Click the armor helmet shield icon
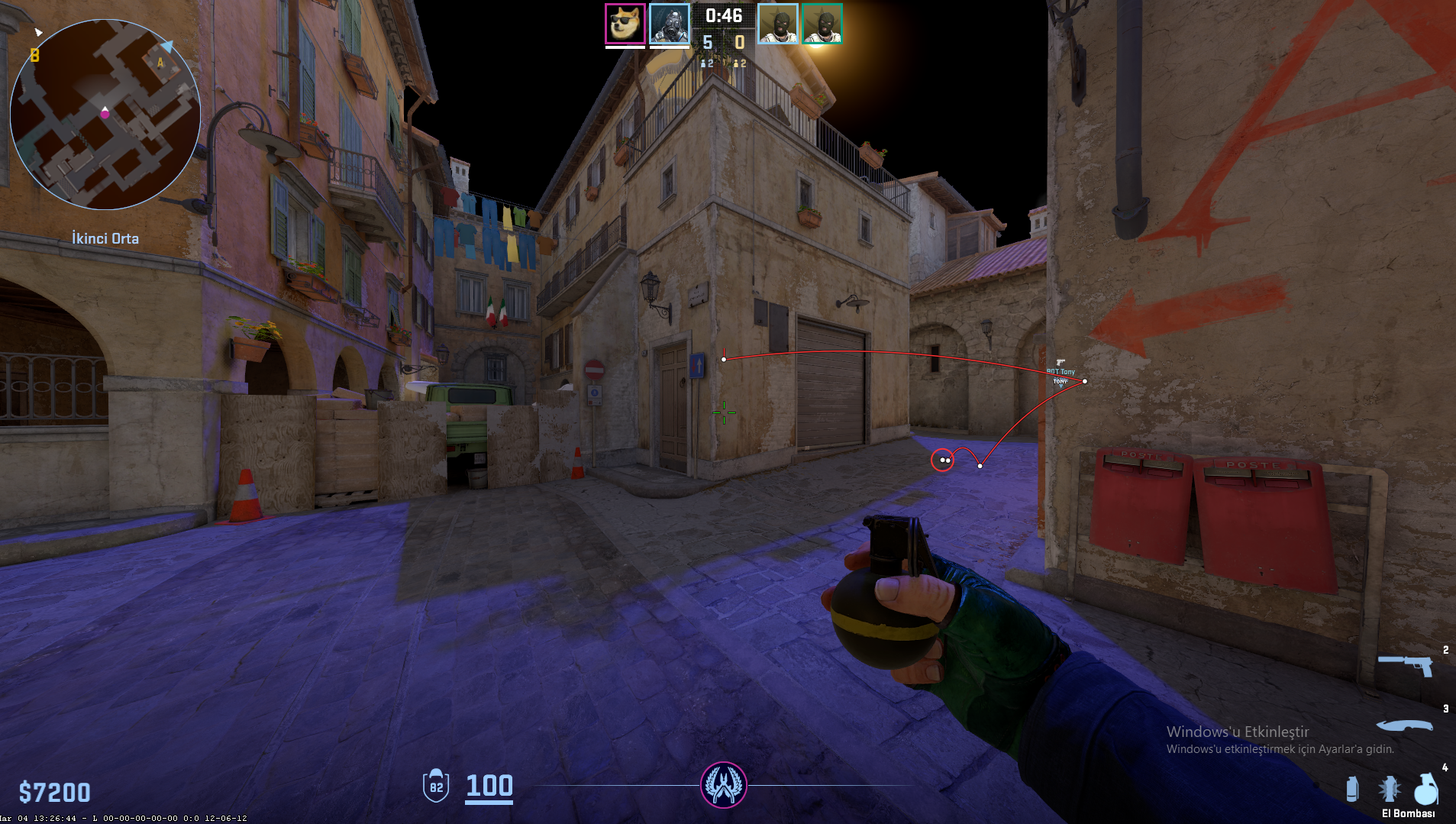Viewport: 1456px width, 824px height. point(436,786)
